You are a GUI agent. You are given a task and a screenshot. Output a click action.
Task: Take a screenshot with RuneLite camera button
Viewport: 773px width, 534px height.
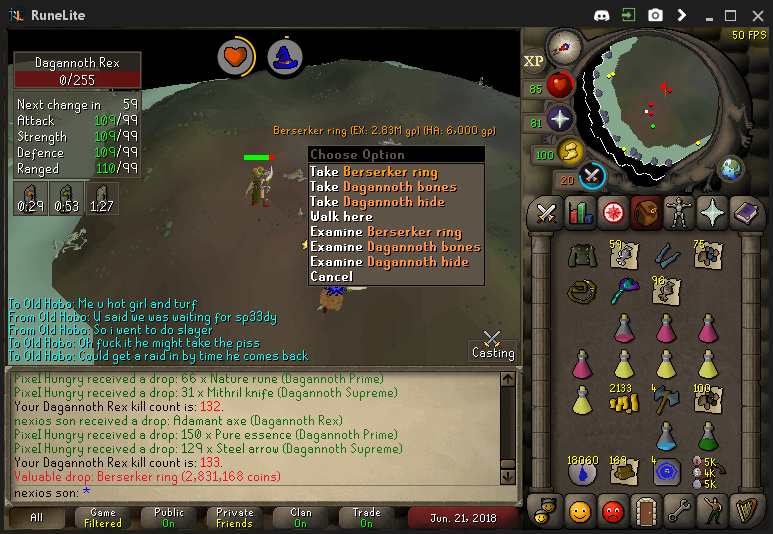pyautogui.click(x=656, y=15)
